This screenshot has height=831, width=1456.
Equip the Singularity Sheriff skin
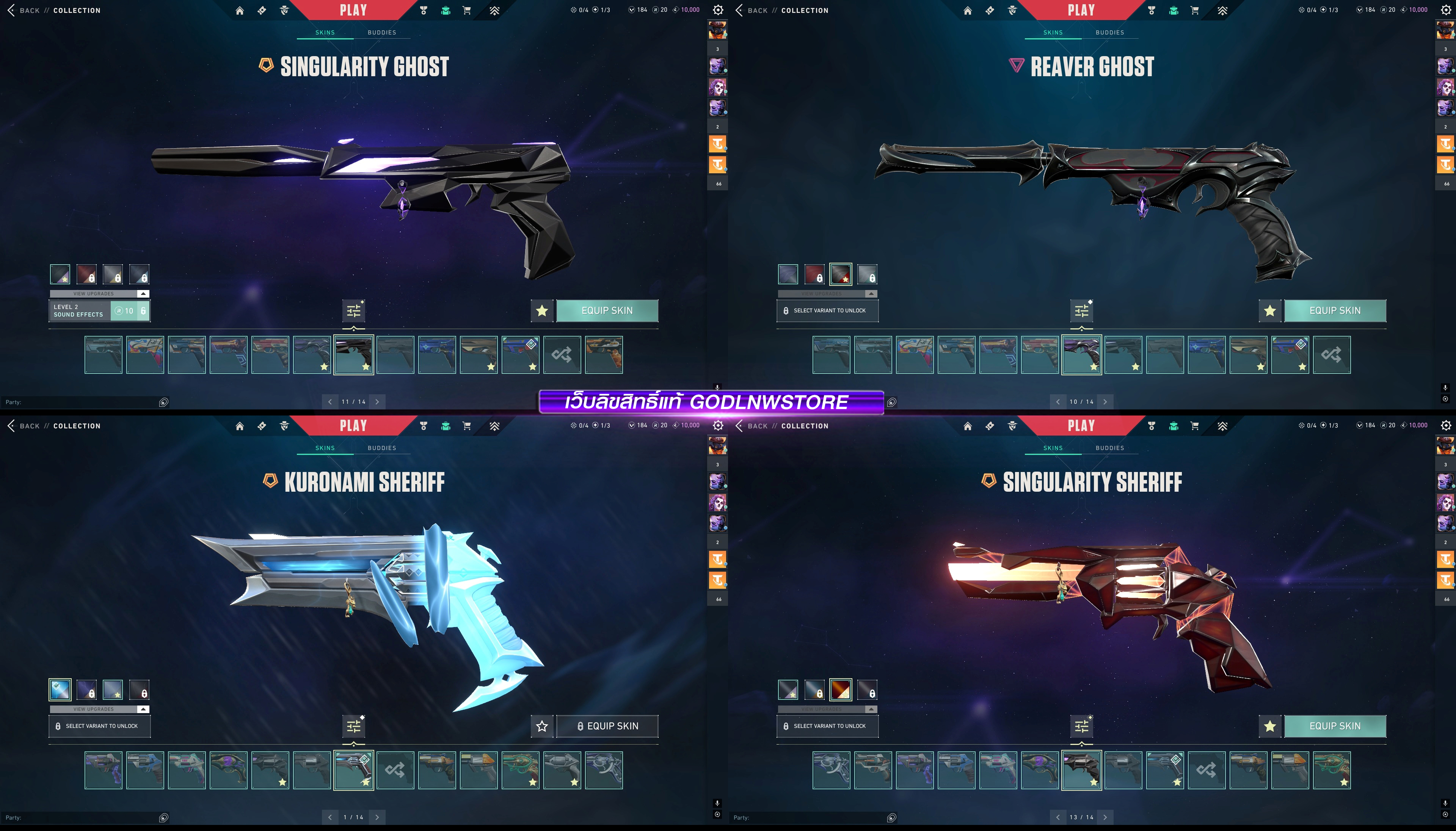pos(1334,726)
